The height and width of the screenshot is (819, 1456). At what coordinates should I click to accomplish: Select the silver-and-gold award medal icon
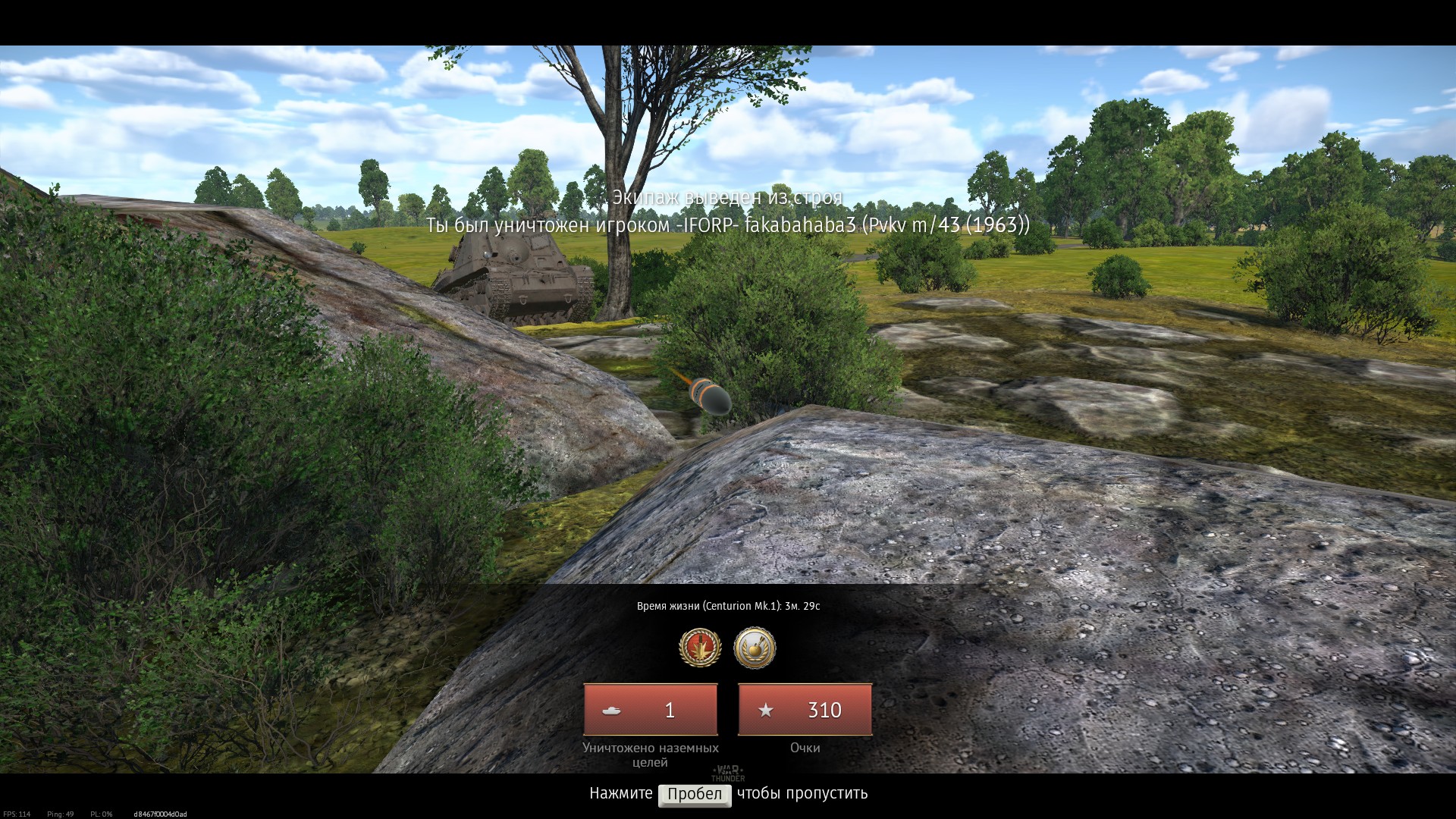(x=755, y=648)
